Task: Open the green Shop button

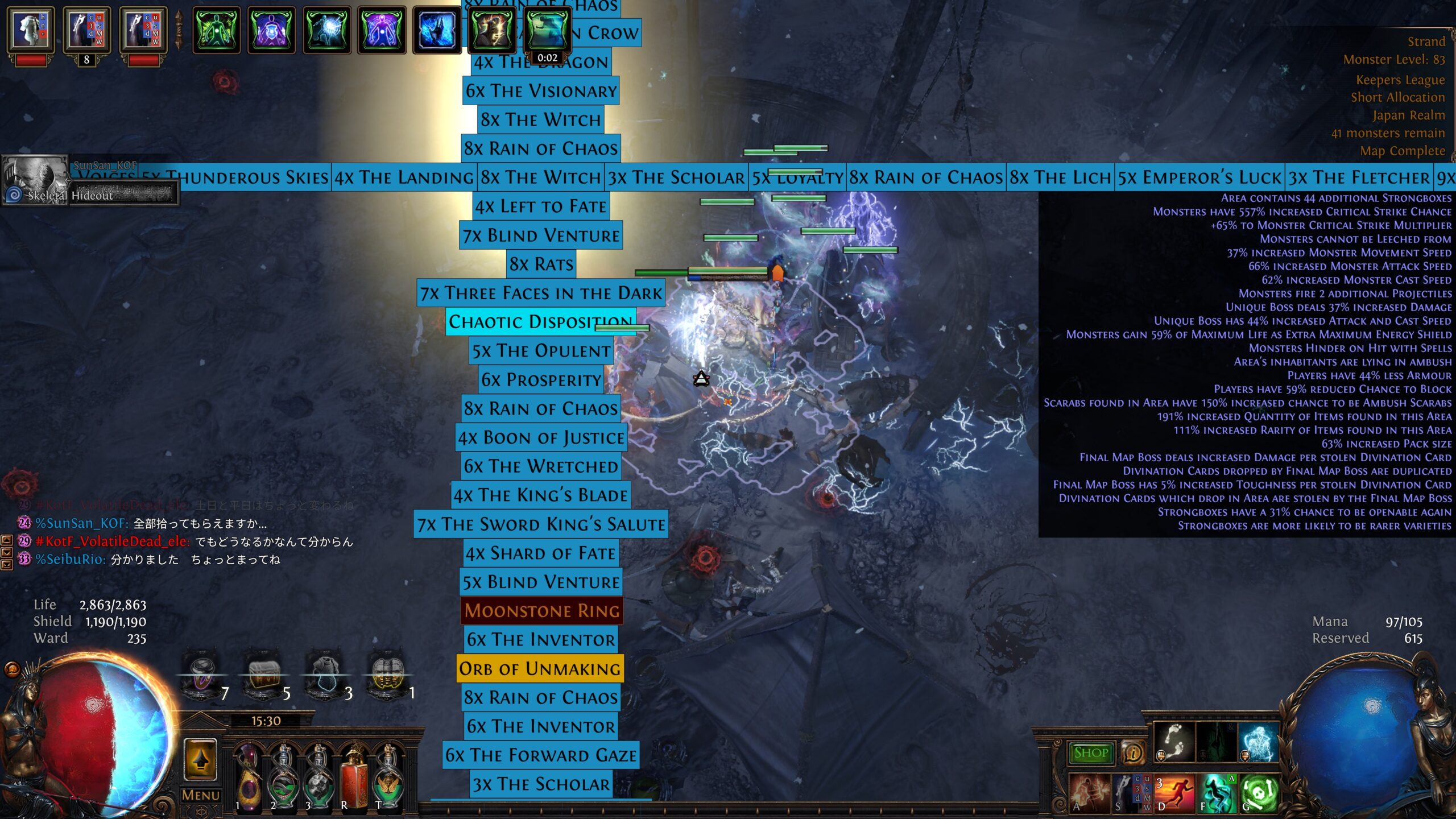Action: 1091,752
